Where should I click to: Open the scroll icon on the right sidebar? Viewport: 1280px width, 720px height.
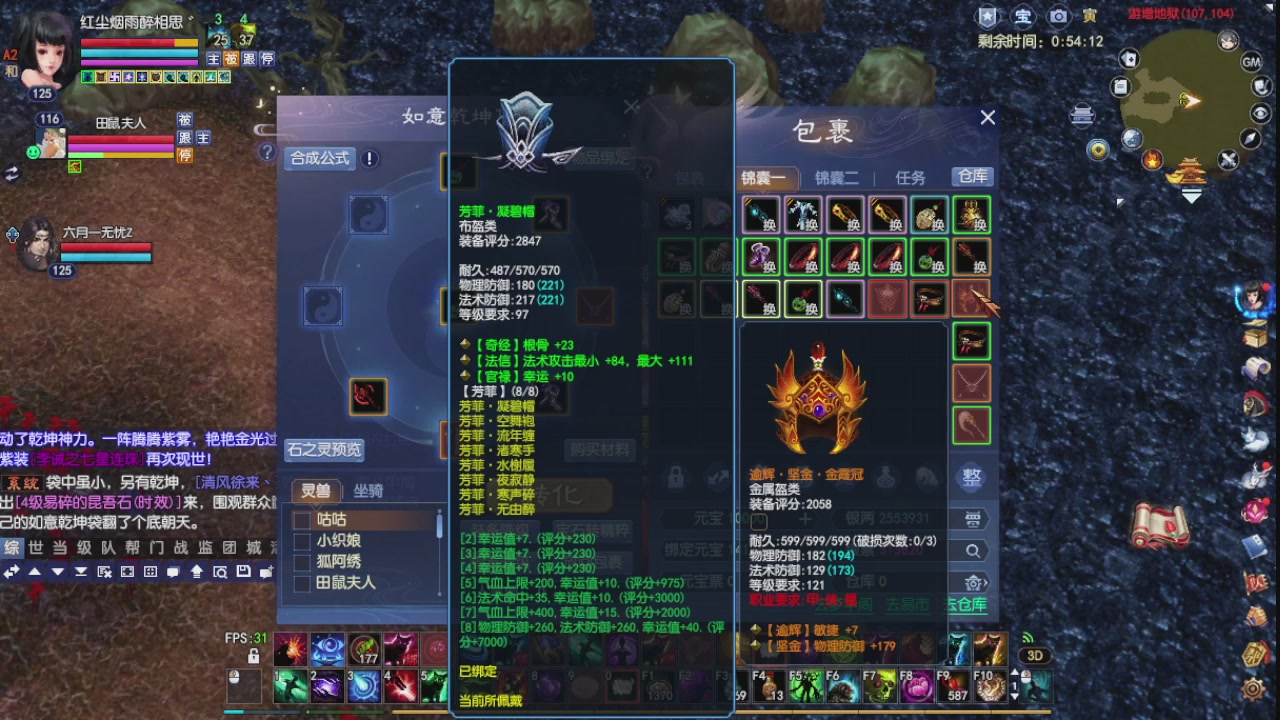(x=1253, y=365)
